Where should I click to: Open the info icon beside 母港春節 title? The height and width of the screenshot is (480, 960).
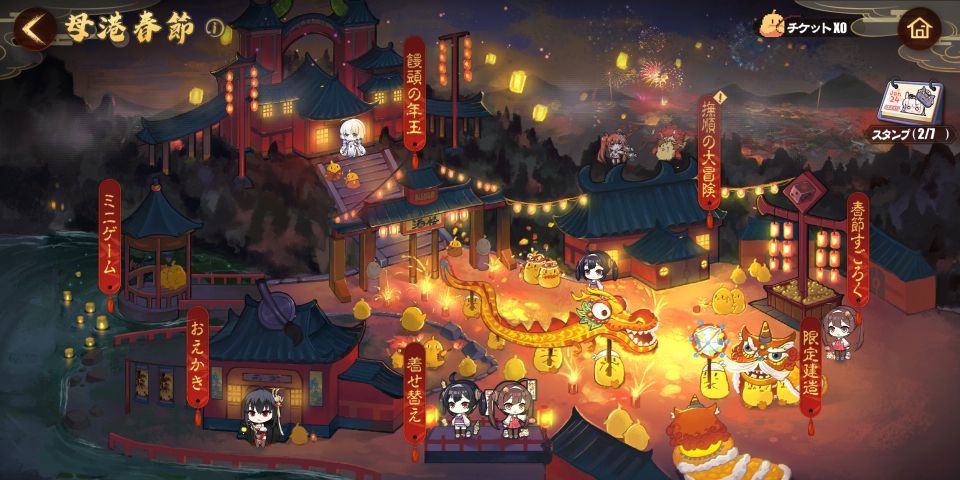click(214, 28)
